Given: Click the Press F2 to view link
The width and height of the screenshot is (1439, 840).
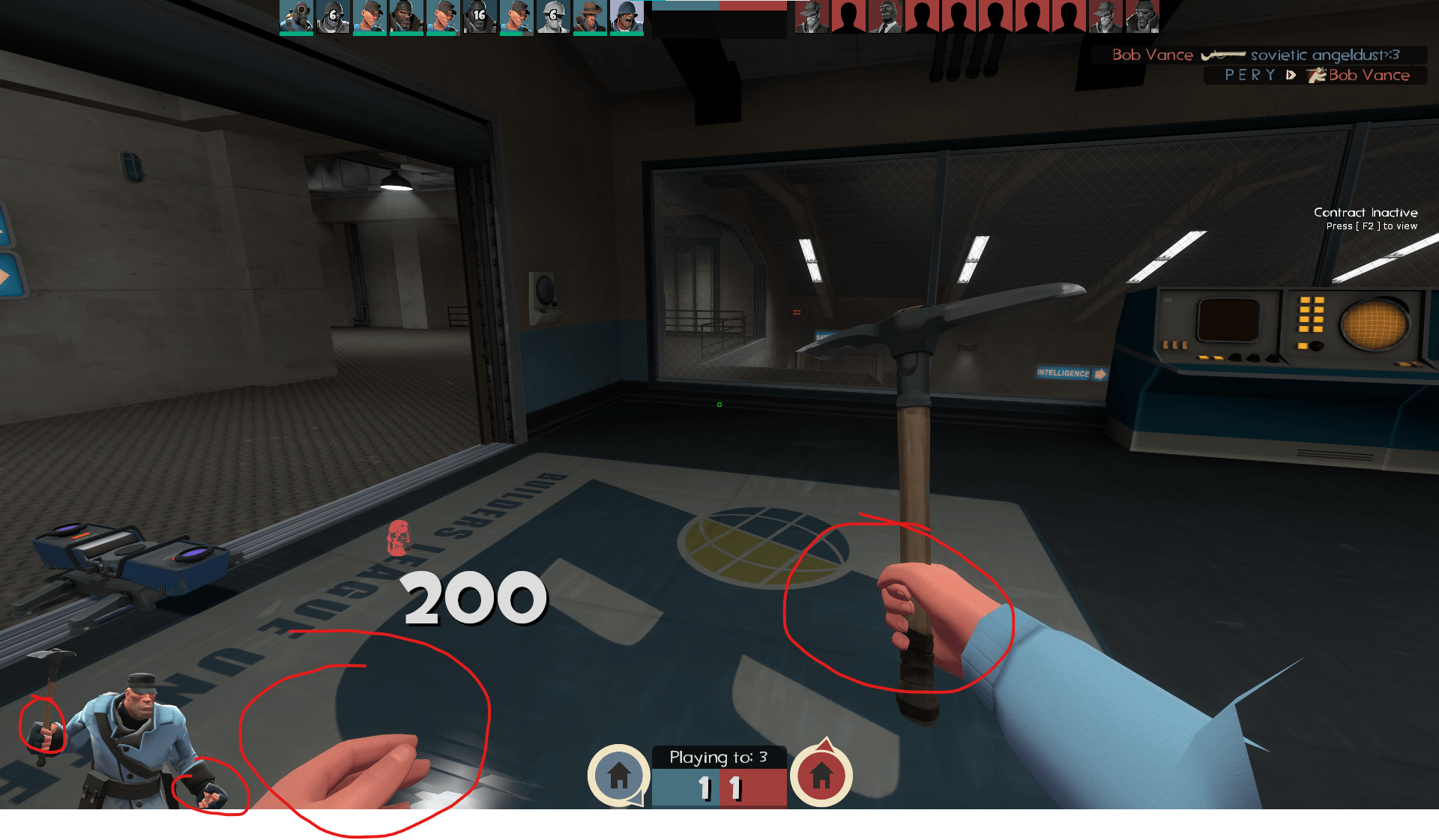Looking at the screenshot, I should coord(1372,225).
